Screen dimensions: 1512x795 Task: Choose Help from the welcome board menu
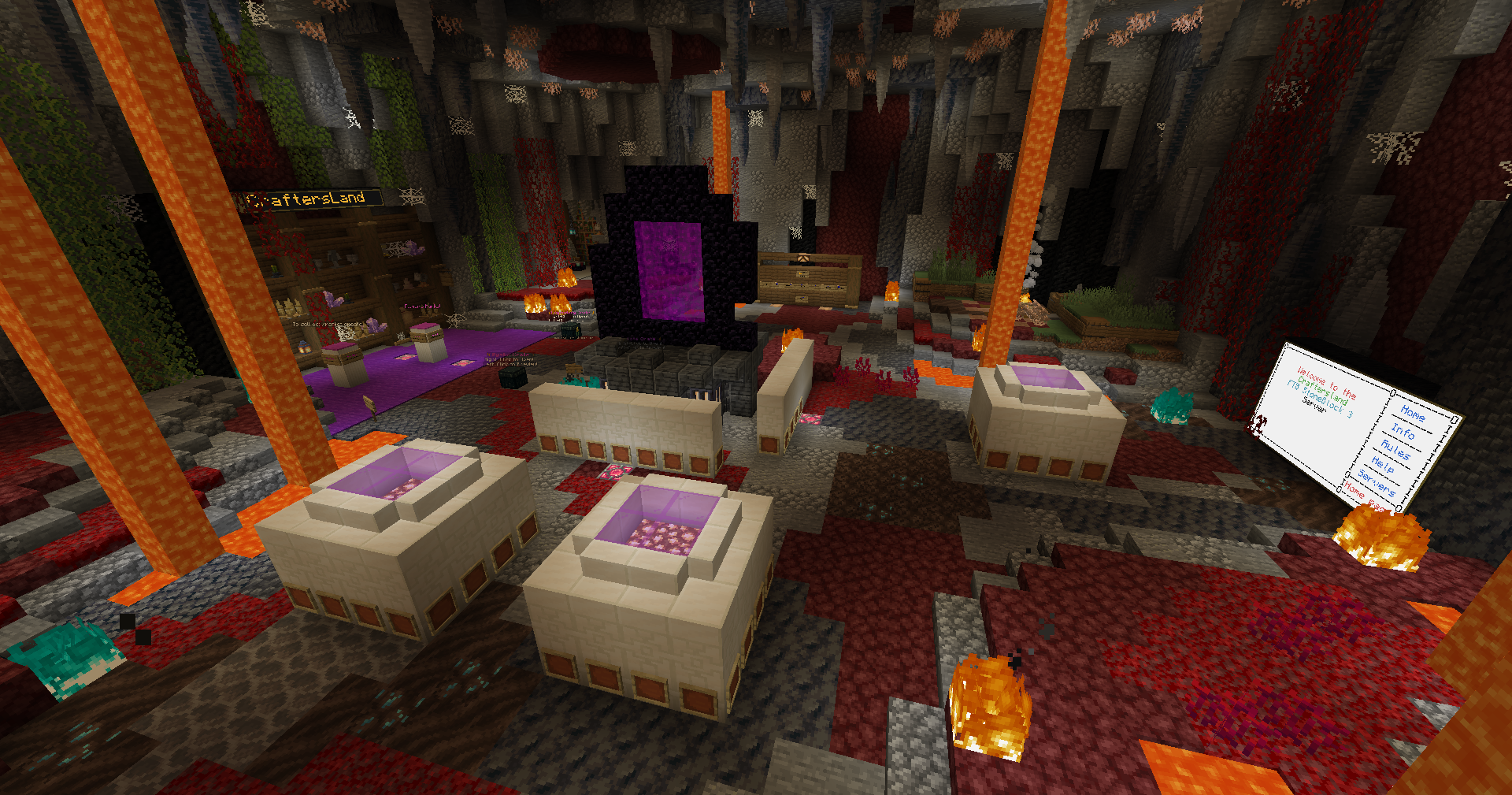coord(1383,465)
